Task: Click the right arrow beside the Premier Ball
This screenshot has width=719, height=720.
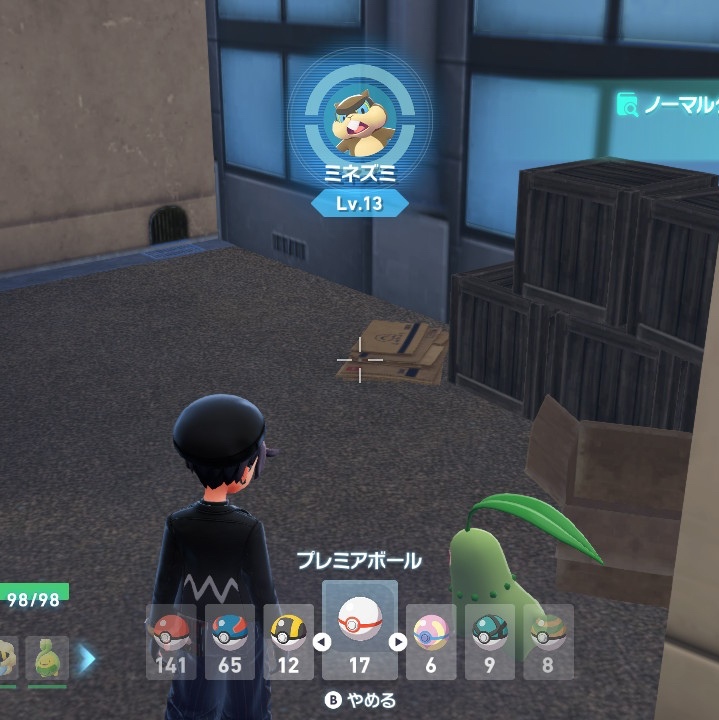Action: (397, 642)
